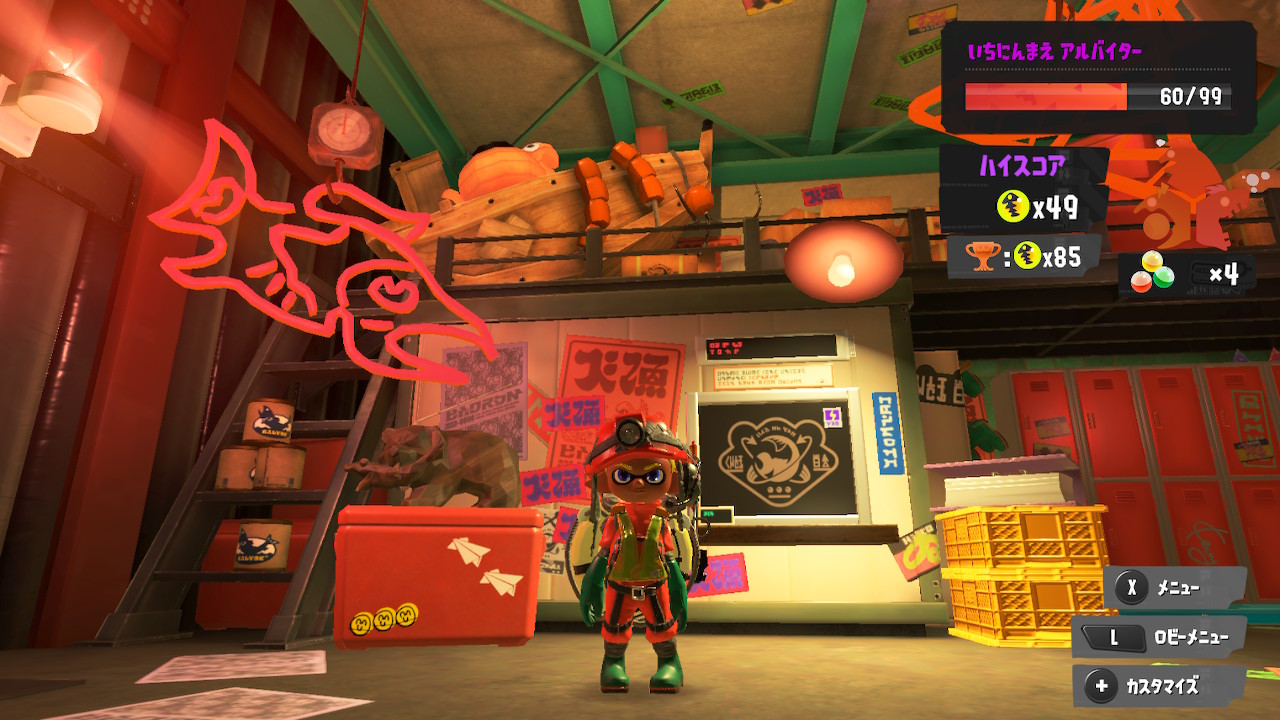The height and width of the screenshot is (720, 1280).
Task: Open the ロビーメニュー lobby menu
Action: (x=1158, y=637)
